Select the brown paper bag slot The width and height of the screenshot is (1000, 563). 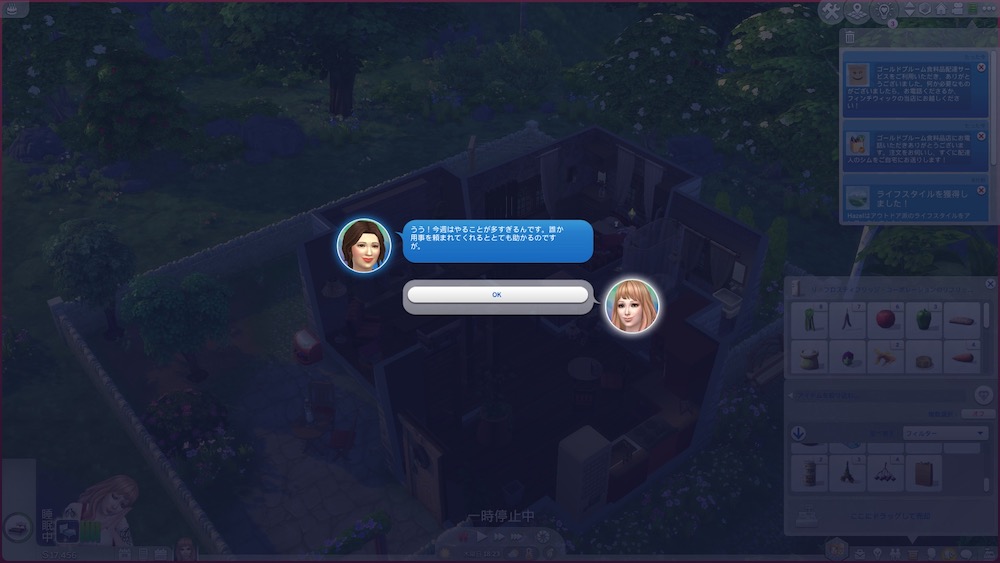coord(925,472)
